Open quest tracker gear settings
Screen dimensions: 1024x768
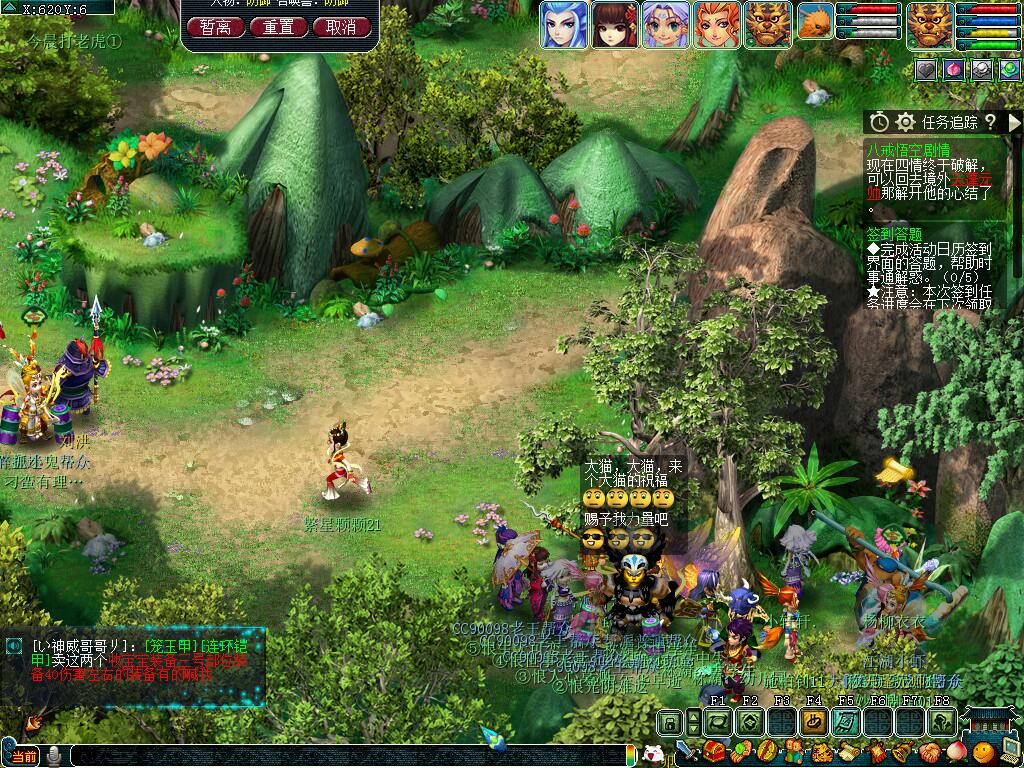tap(905, 122)
